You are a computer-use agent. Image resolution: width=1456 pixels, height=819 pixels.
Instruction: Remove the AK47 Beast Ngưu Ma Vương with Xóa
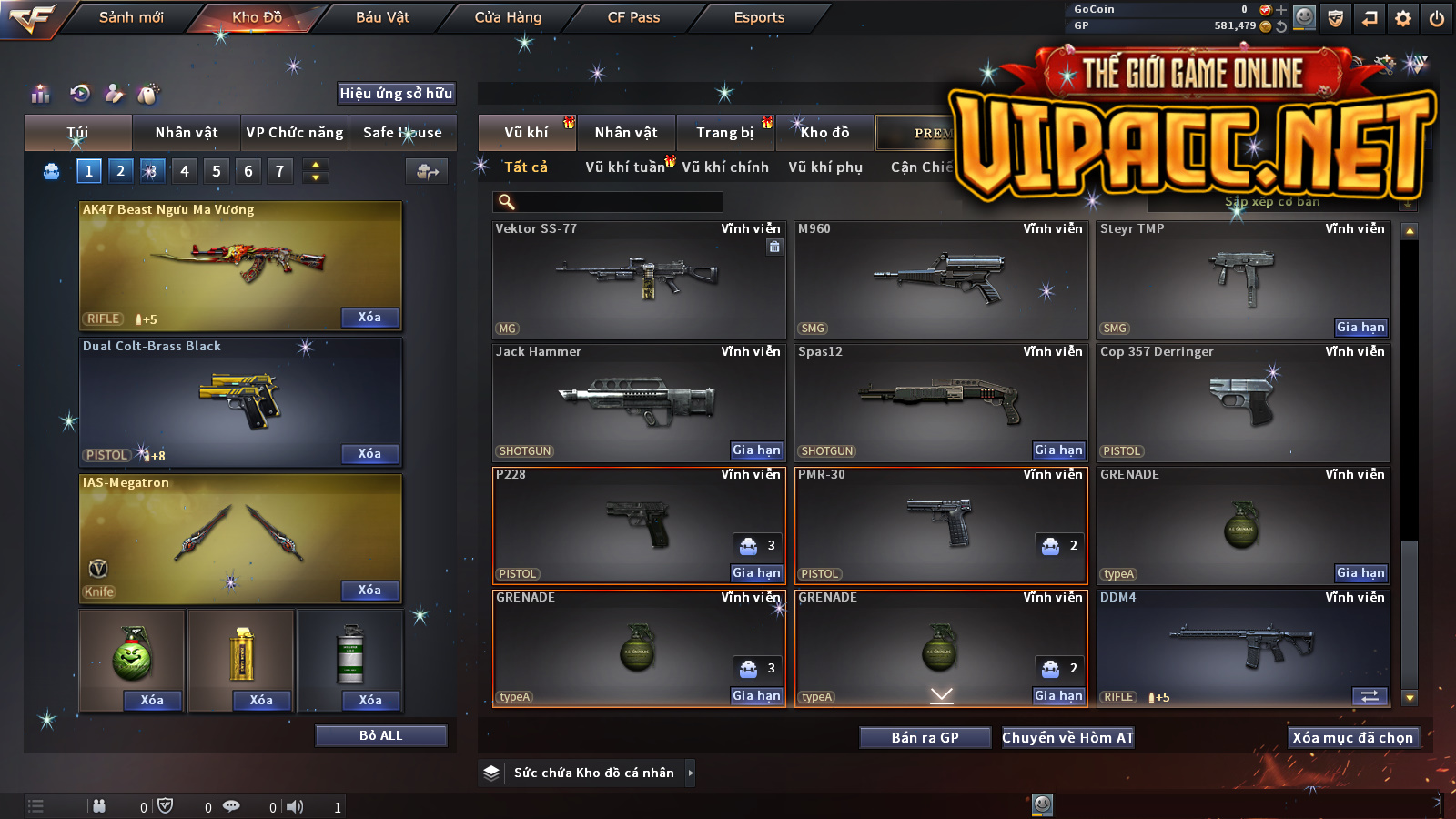click(369, 318)
